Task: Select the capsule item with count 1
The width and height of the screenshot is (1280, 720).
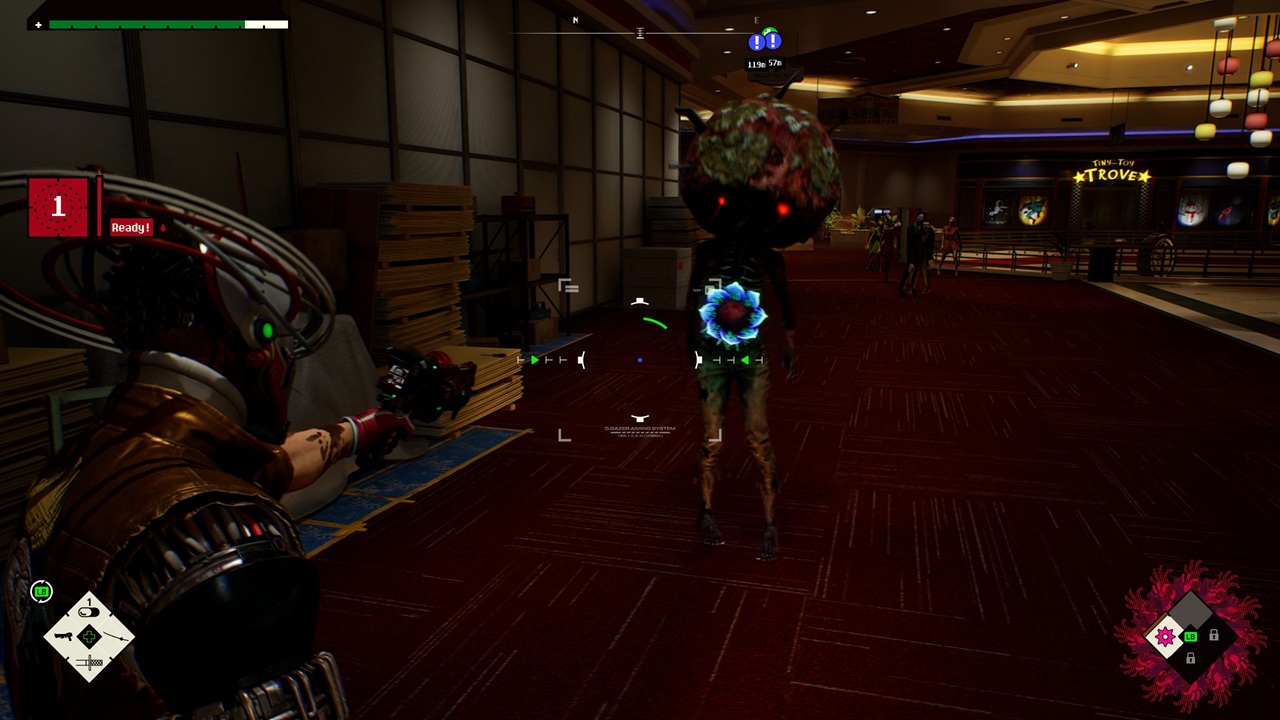Action: (x=89, y=610)
